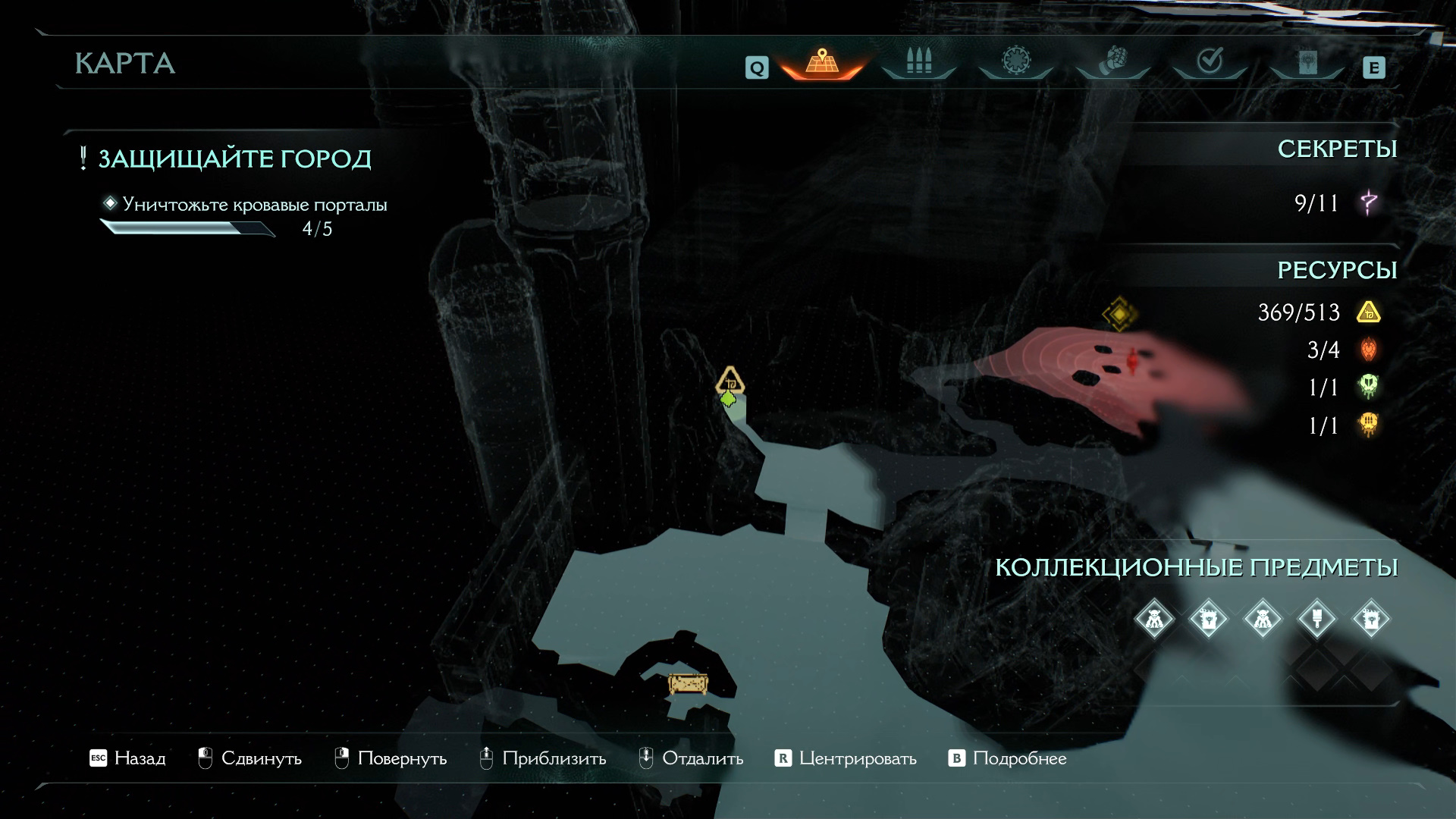Select the golden scroll marker on map
1456x819 pixels.
click(x=688, y=684)
